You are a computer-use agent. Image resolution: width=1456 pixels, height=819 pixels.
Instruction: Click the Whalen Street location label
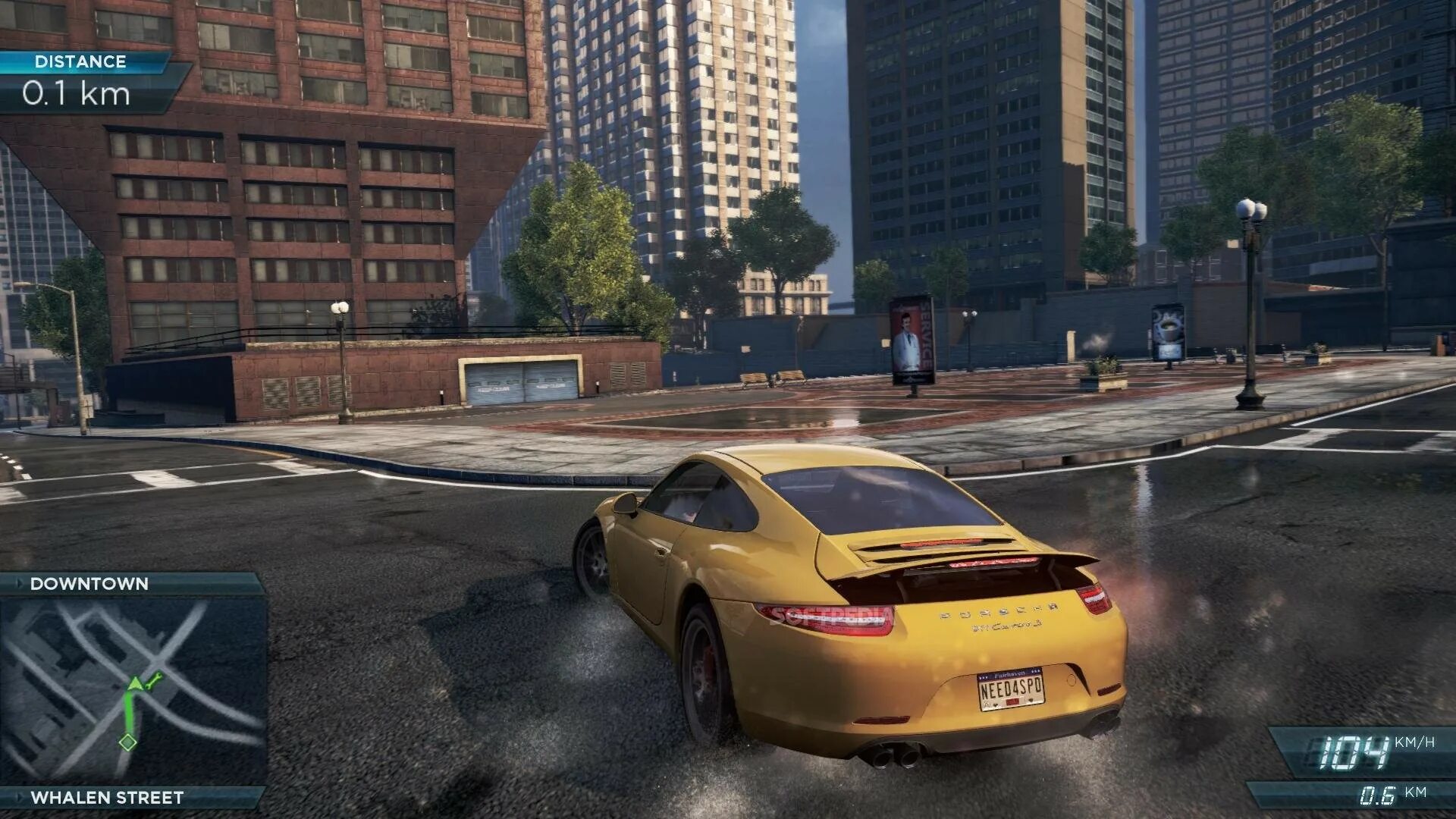[107, 798]
